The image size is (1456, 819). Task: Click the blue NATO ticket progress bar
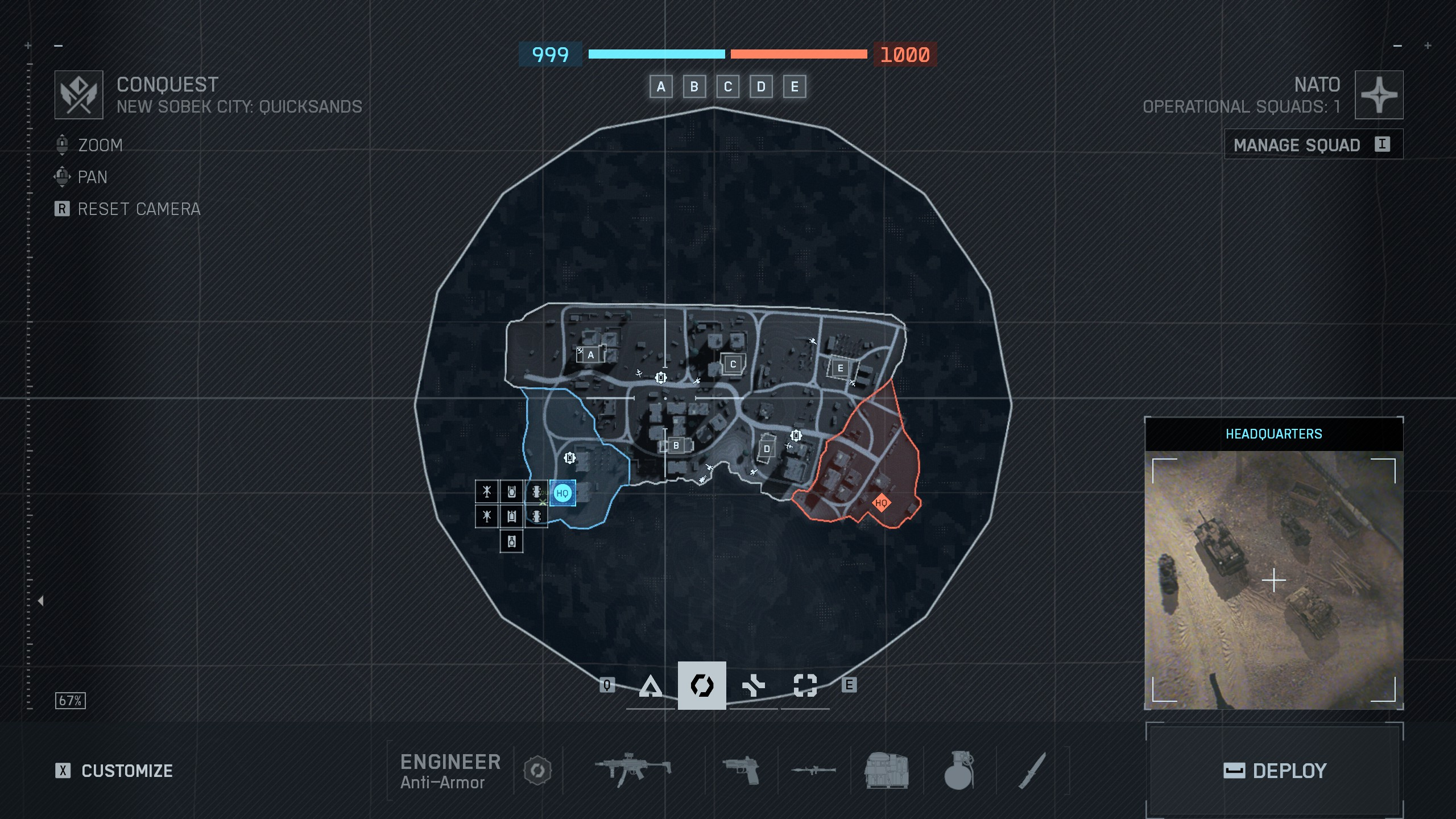pyautogui.click(x=657, y=55)
